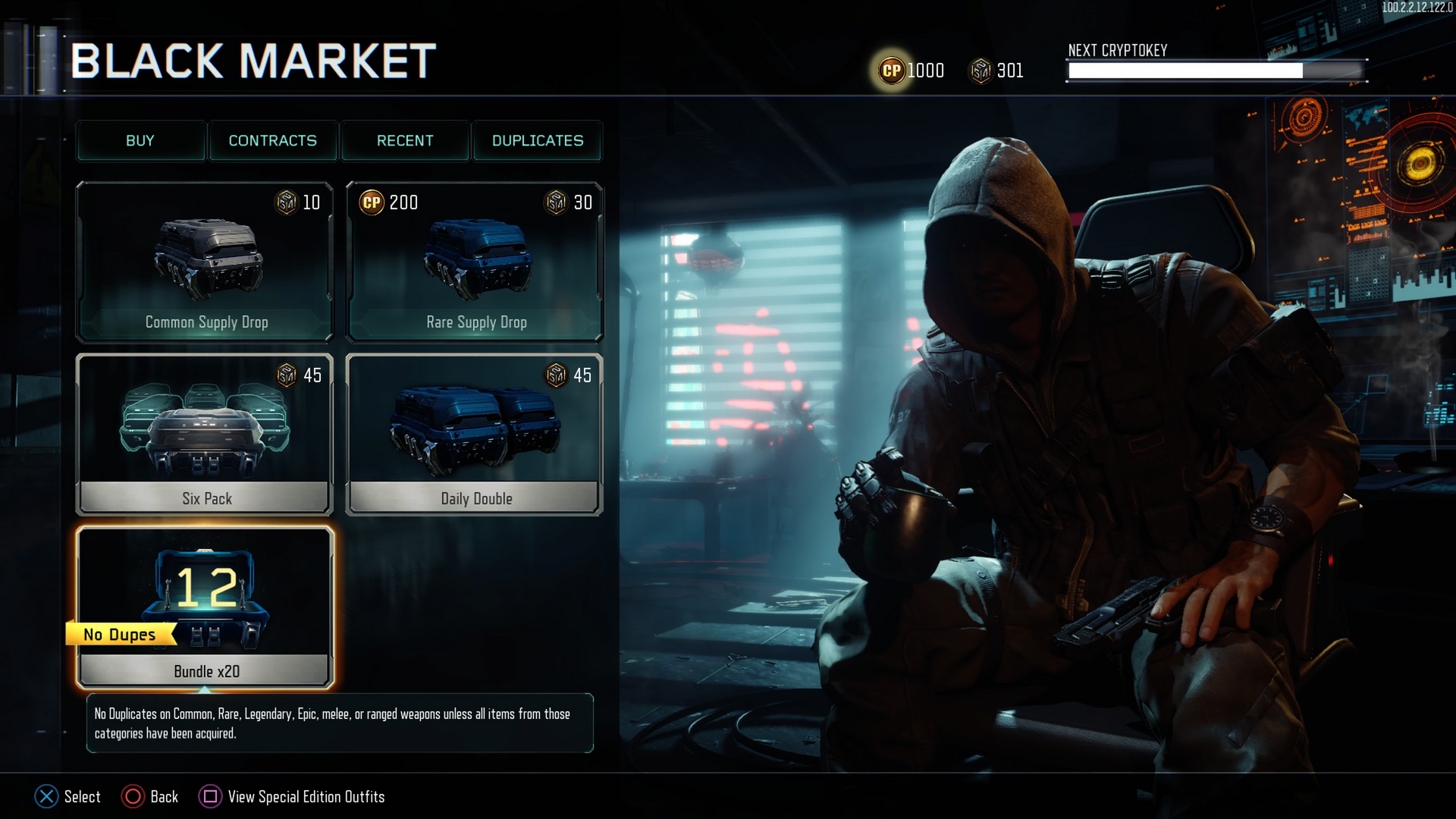1456x819 pixels.
Task: Pick the Six Pack offer
Action: click(x=205, y=435)
